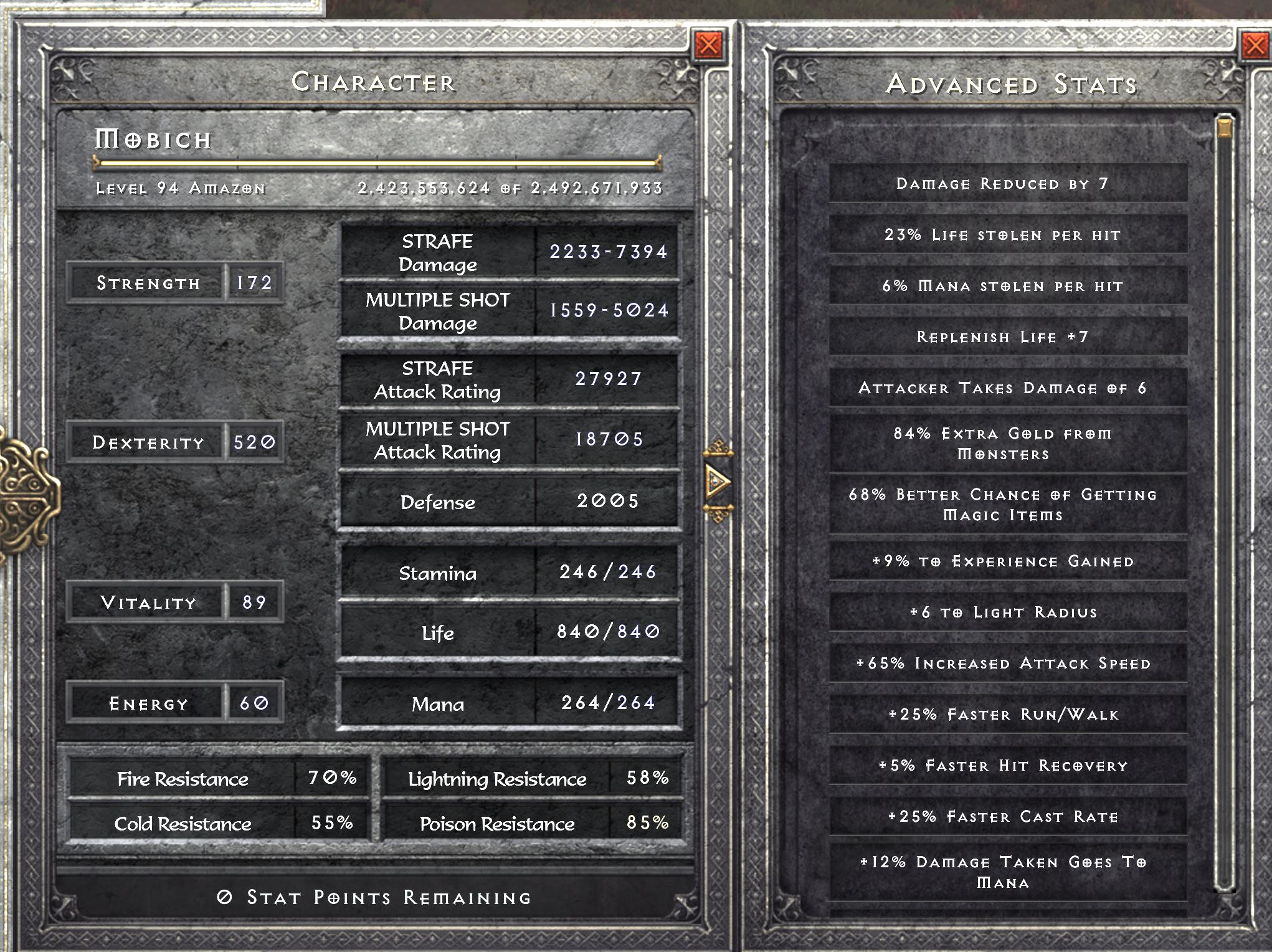The width and height of the screenshot is (1272, 952).
Task: Click the Dexterity stat box
Action: [174, 443]
